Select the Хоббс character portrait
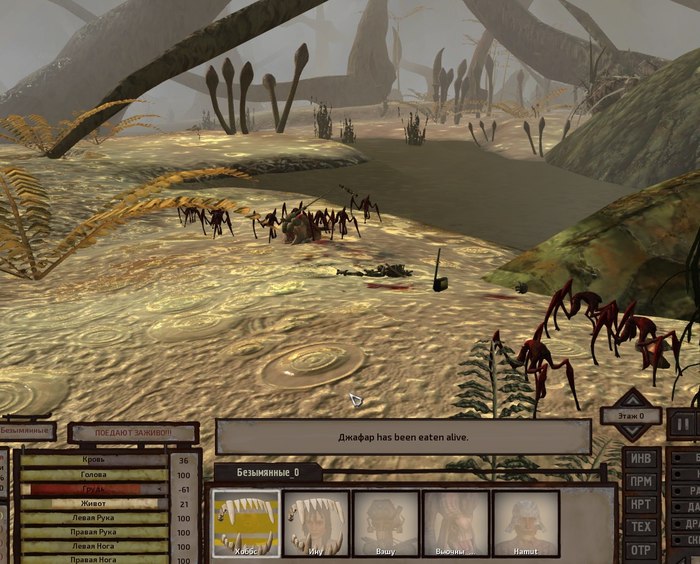Screen dimensions: 700x564 pyautogui.click(x=246, y=522)
